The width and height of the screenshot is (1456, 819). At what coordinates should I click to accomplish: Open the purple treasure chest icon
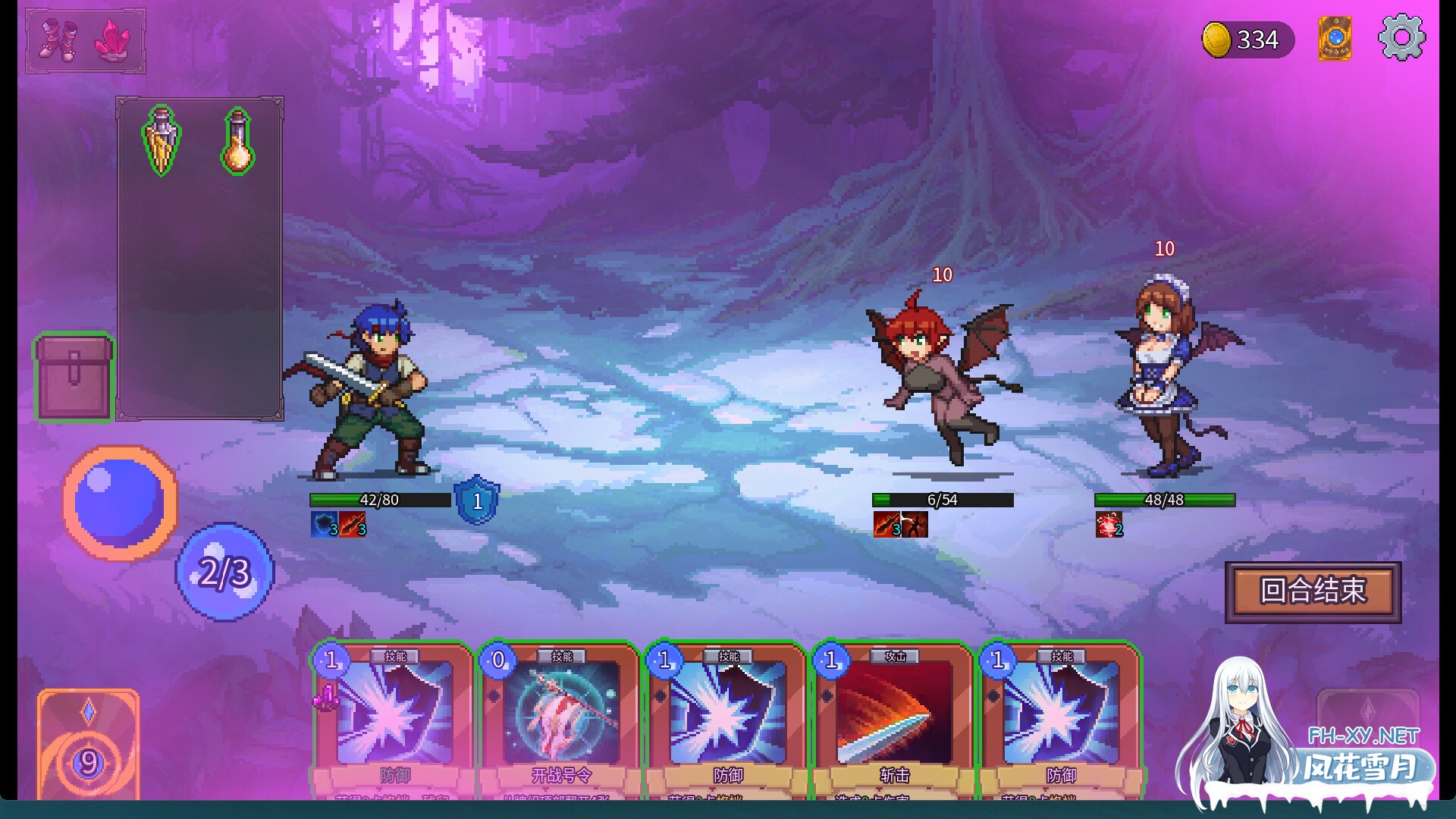click(x=74, y=377)
